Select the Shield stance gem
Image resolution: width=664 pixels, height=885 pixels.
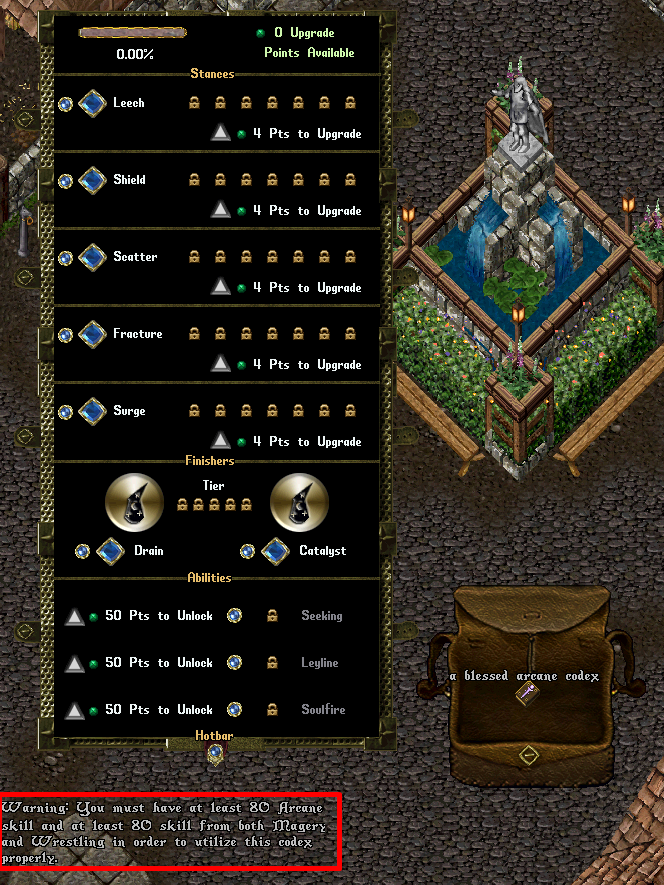[92, 180]
